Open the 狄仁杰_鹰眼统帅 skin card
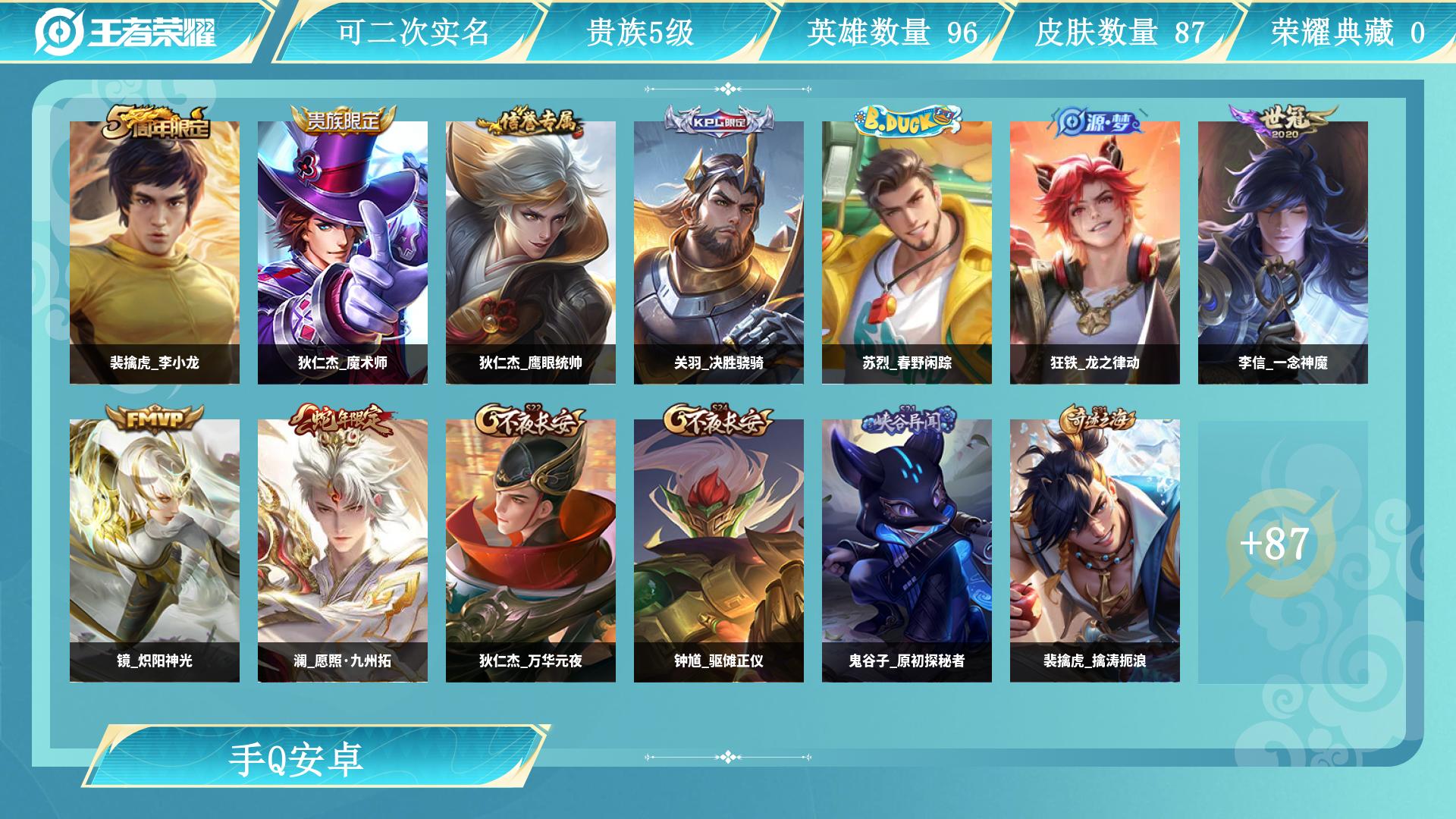 (x=531, y=253)
